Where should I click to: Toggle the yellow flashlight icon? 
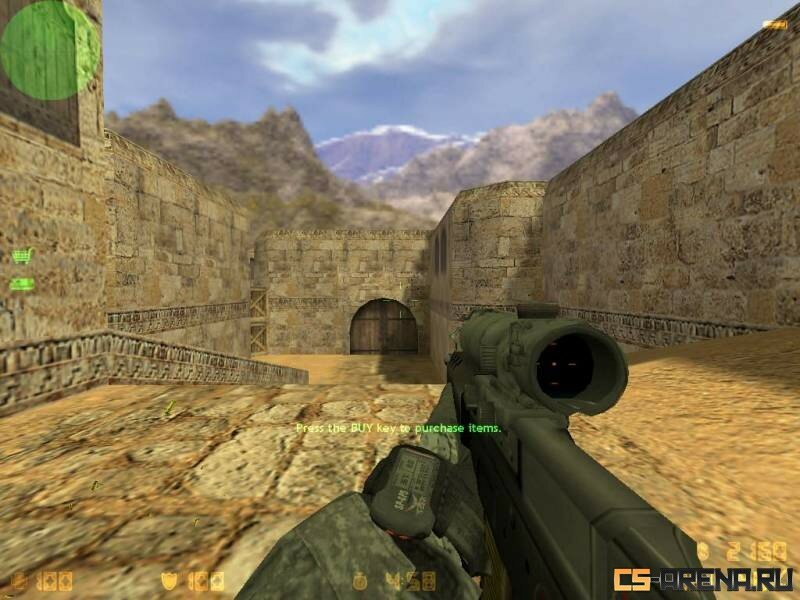[x=776, y=23]
